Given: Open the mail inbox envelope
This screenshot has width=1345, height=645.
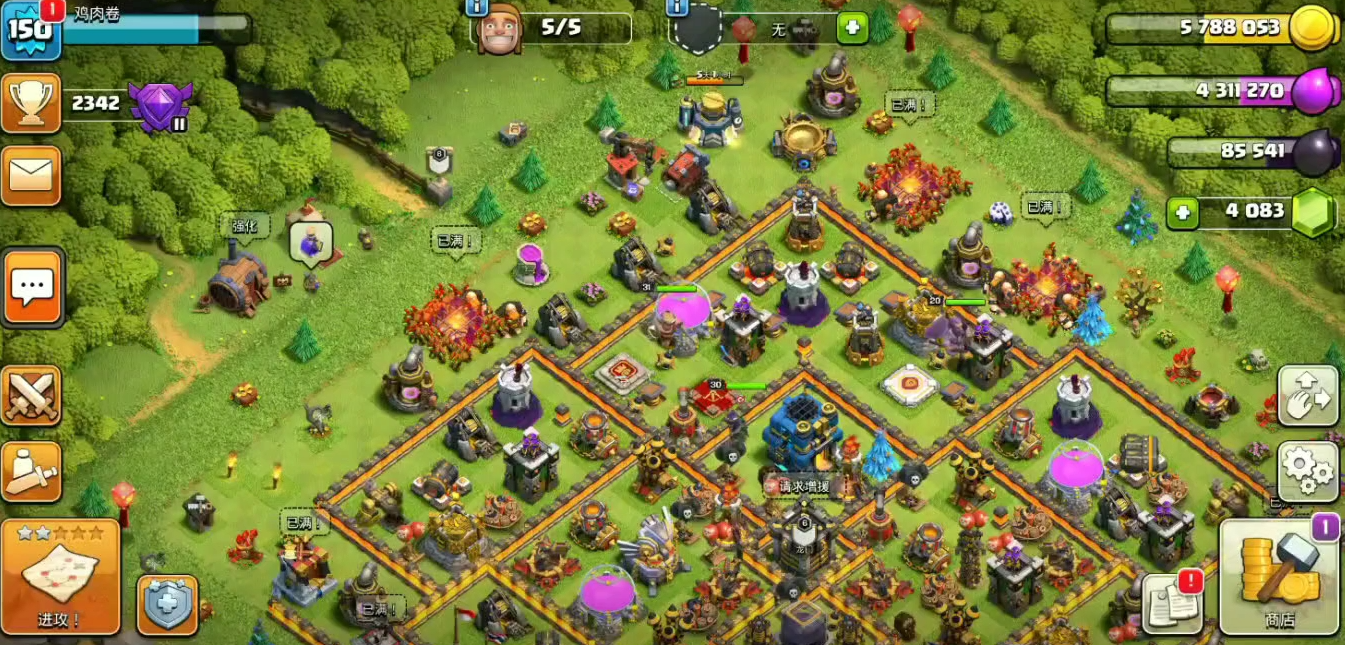Looking at the screenshot, I should click(31, 175).
